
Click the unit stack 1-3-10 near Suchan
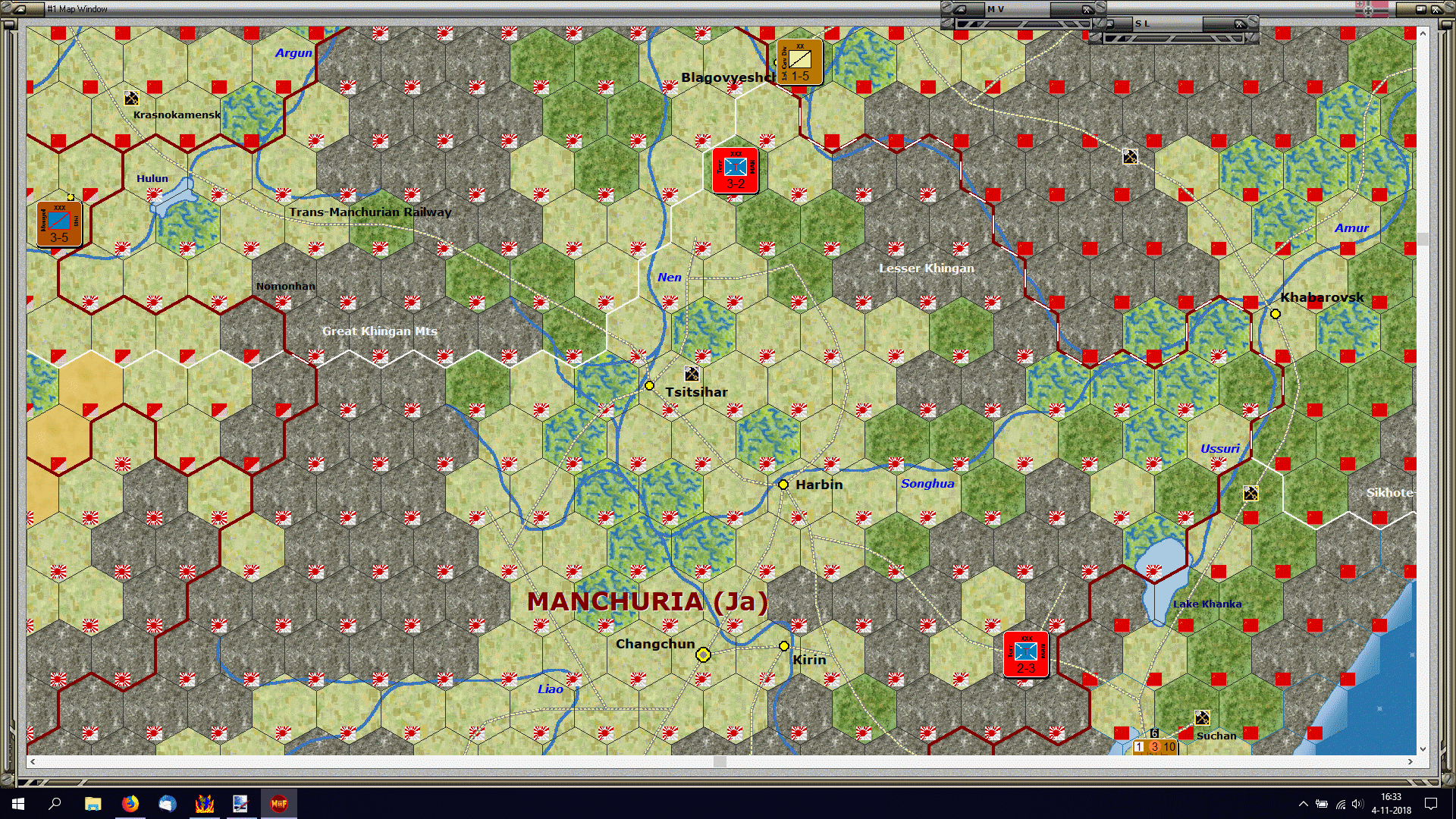[x=1153, y=747]
